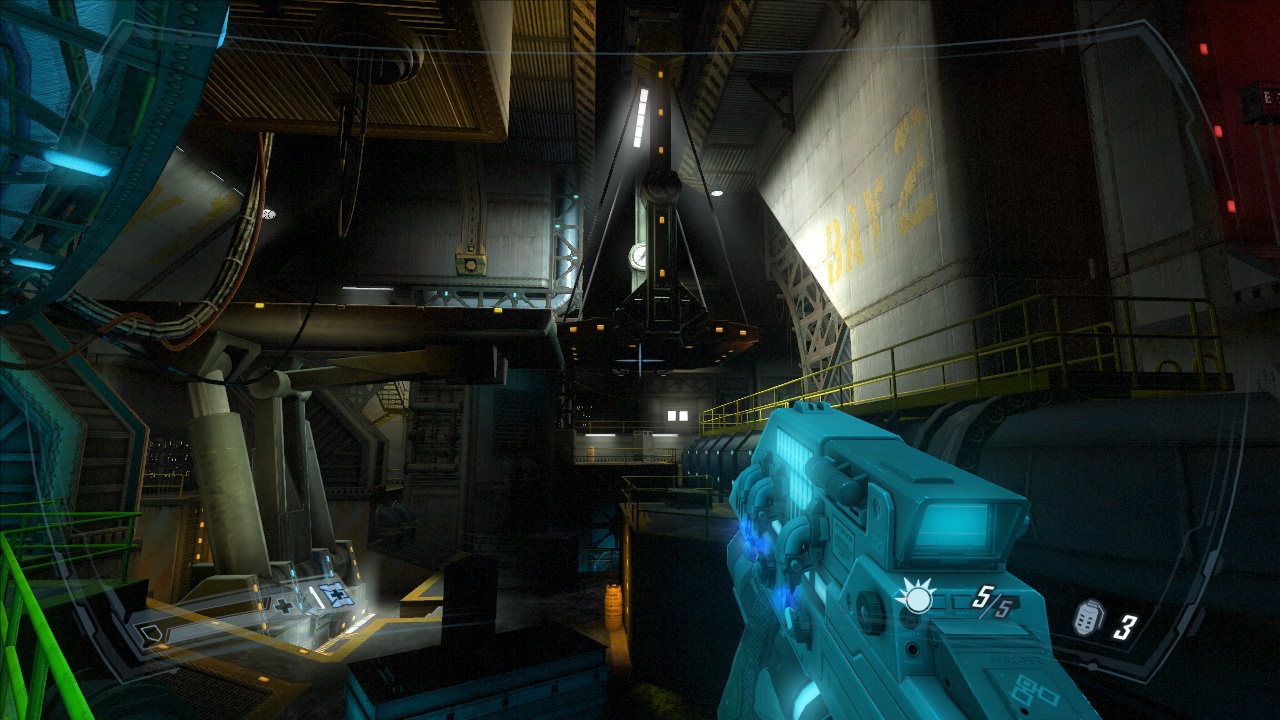
Task: Select the white starburst weapon charge icon
Action: (x=915, y=598)
